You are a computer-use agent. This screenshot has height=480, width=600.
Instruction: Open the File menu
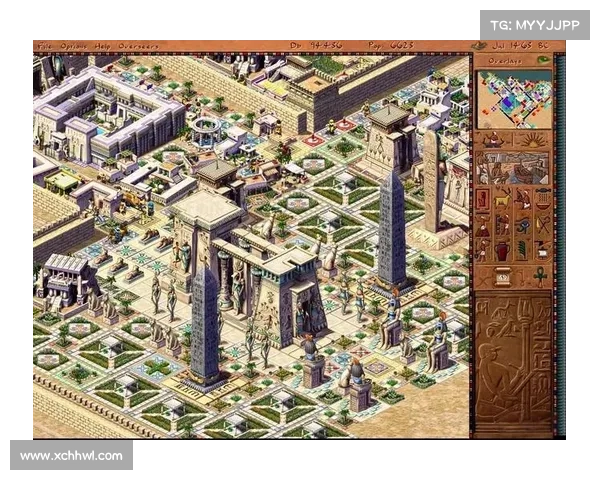point(44,46)
